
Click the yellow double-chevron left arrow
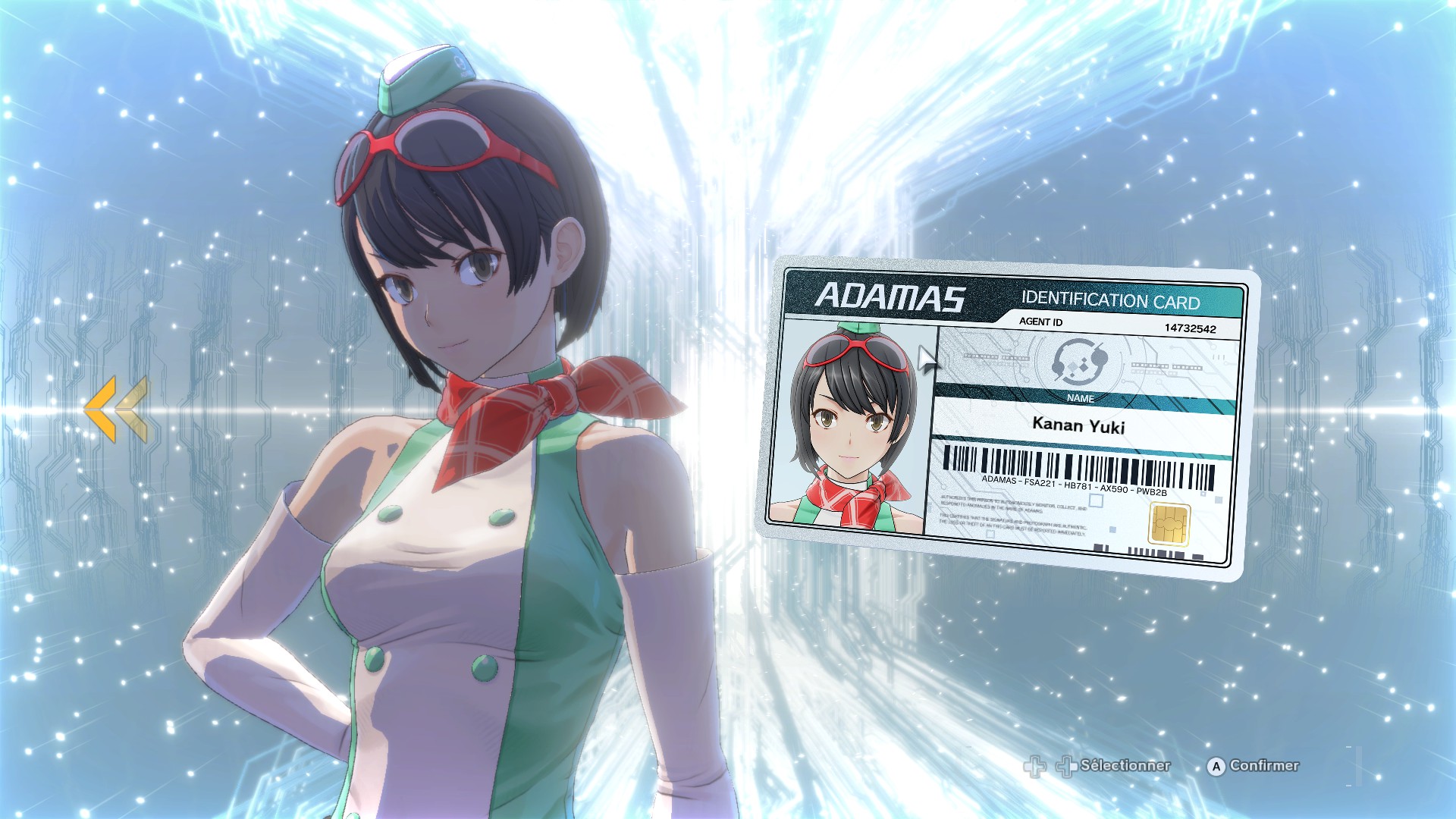tap(116, 409)
